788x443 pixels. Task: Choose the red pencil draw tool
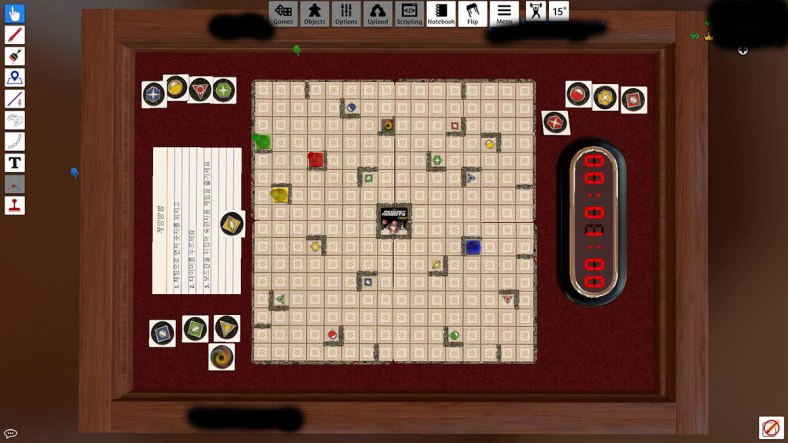coord(15,35)
